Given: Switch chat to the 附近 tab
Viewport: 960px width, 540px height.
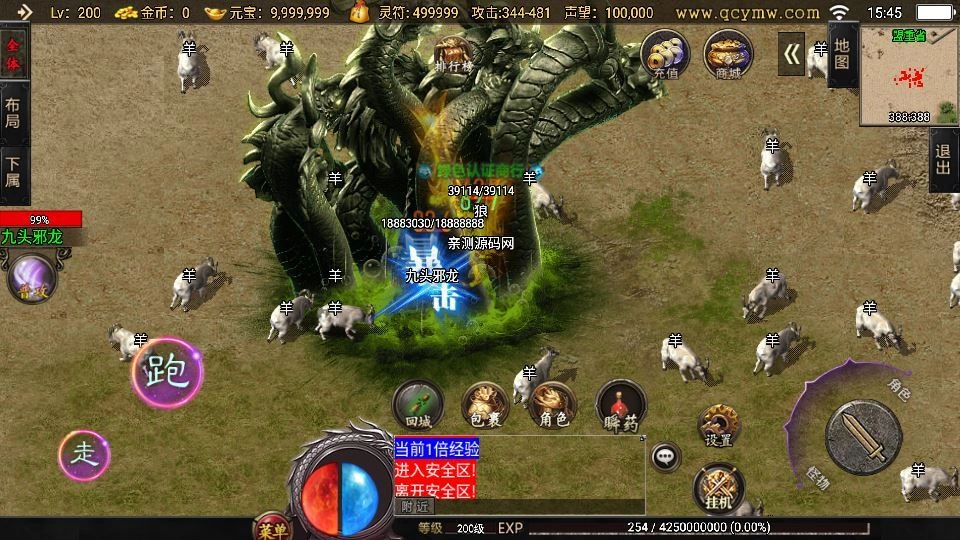Looking at the screenshot, I should (x=411, y=507).
